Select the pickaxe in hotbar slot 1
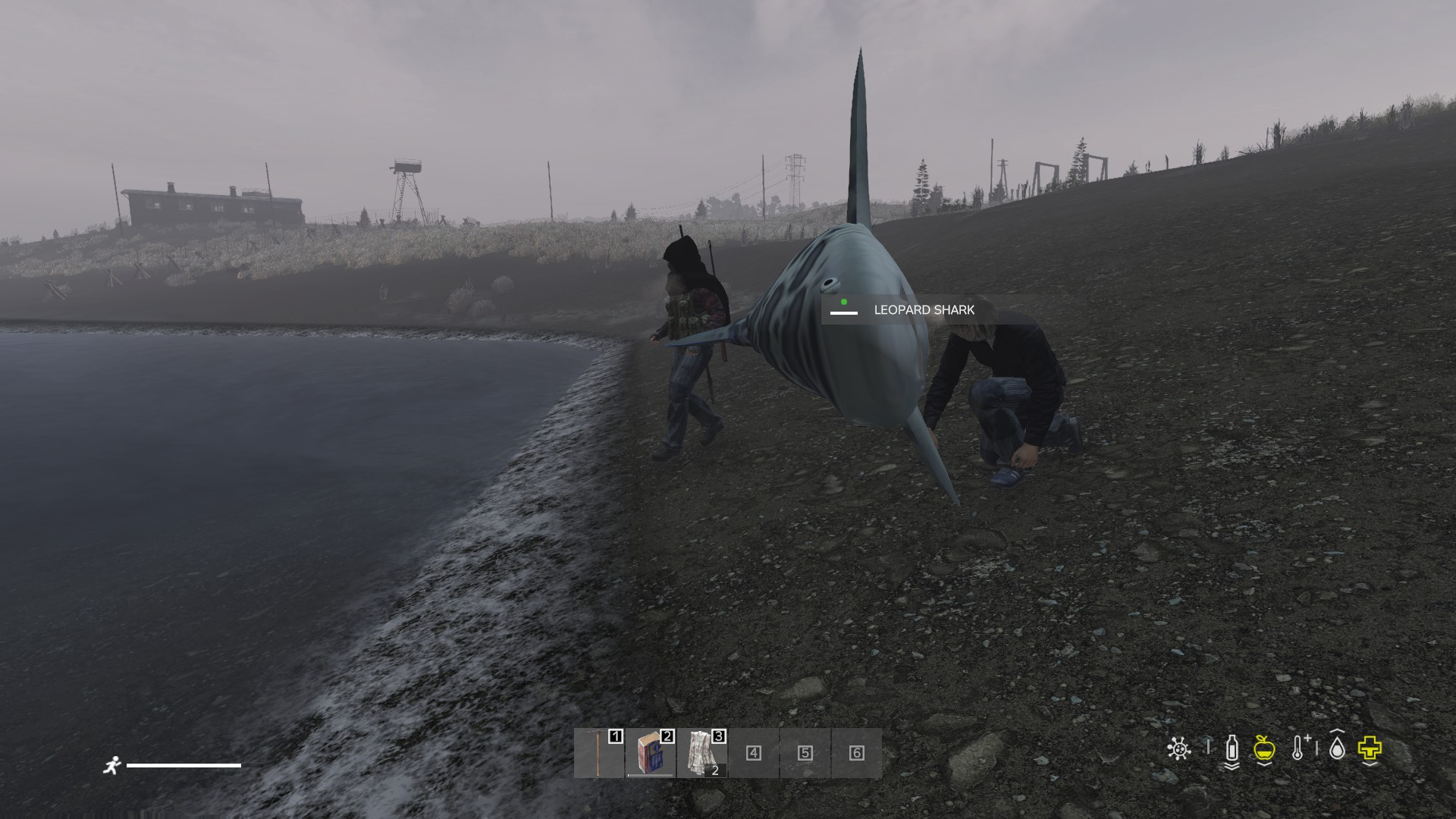This screenshot has width=1456, height=819. pos(599,753)
